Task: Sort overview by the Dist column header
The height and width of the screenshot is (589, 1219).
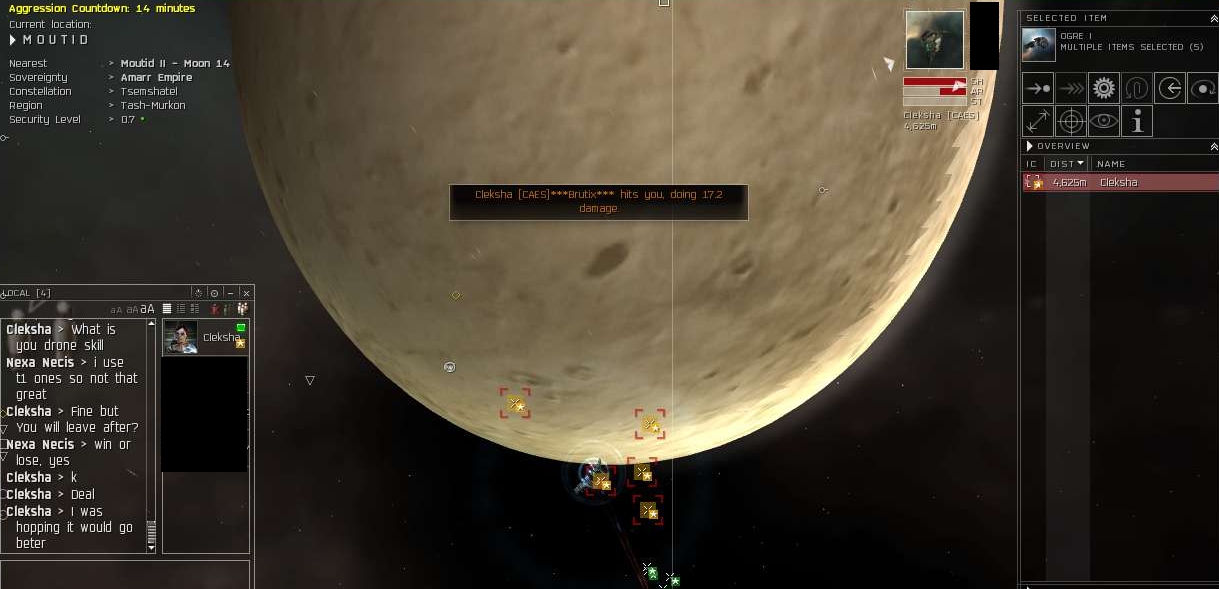Action: pos(1066,163)
